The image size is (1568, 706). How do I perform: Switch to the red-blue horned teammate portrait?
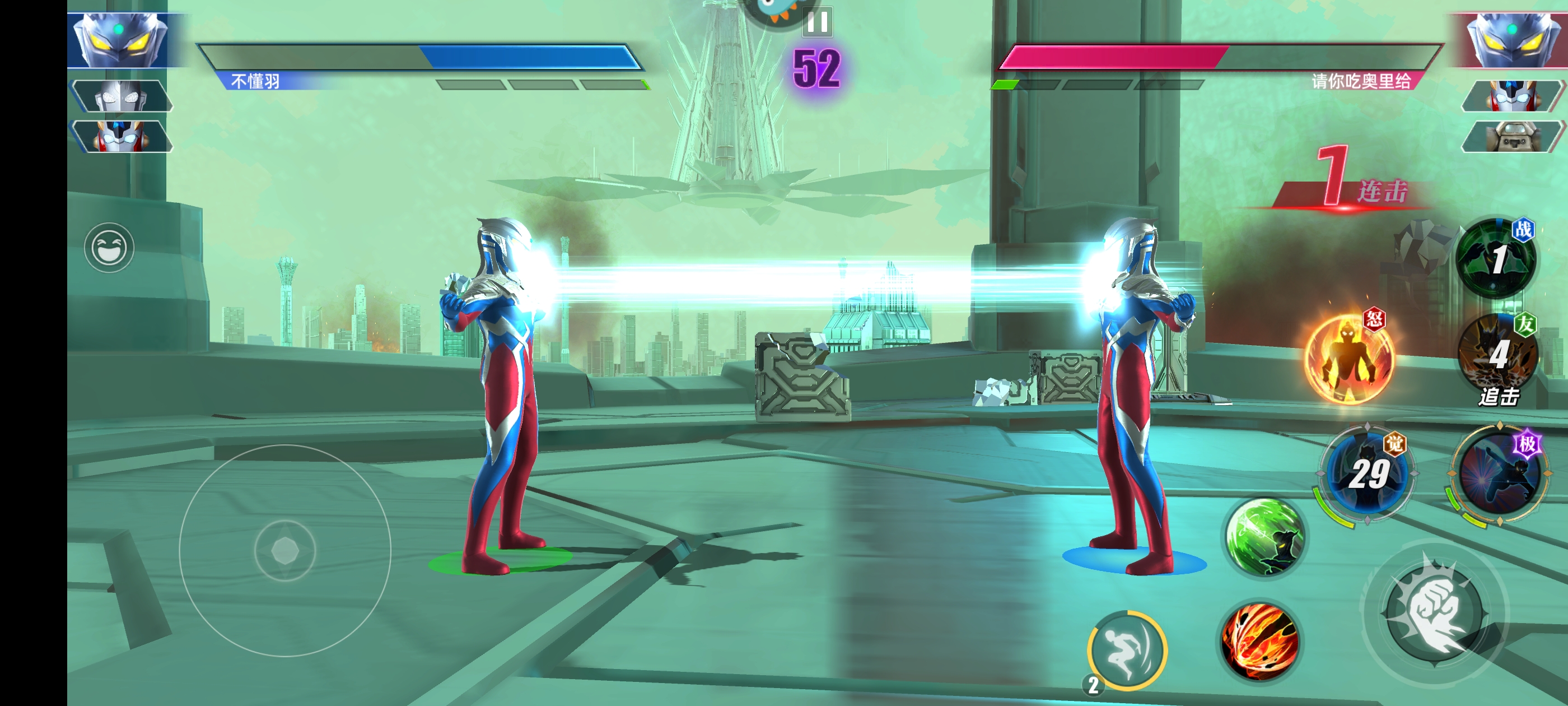click(121, 135)
